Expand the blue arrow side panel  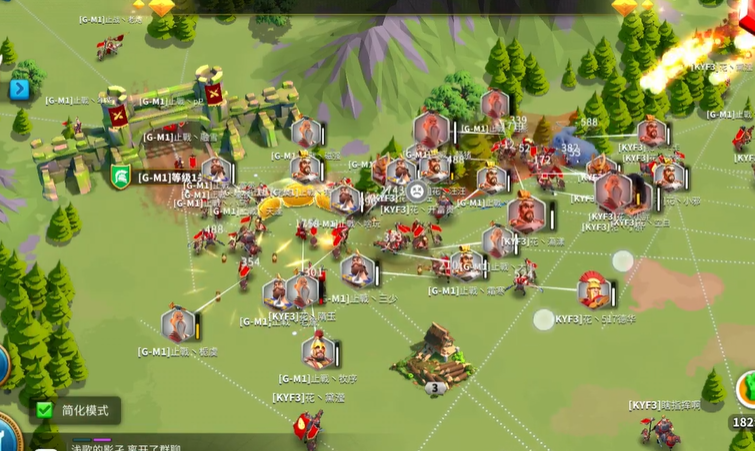(x=19, y=90)
